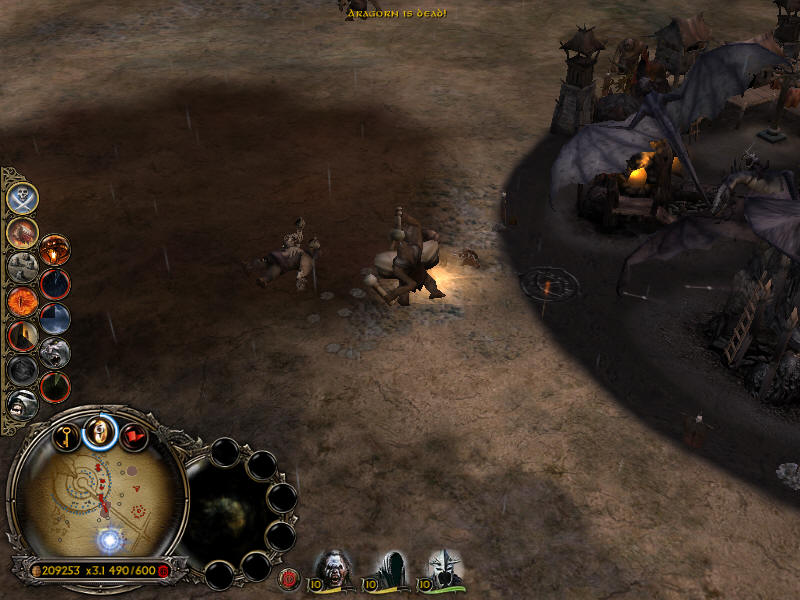The height and width of the screenshot is (600, 800).
Task: Activate the red flag beacon button
Action: pos(133,436)
